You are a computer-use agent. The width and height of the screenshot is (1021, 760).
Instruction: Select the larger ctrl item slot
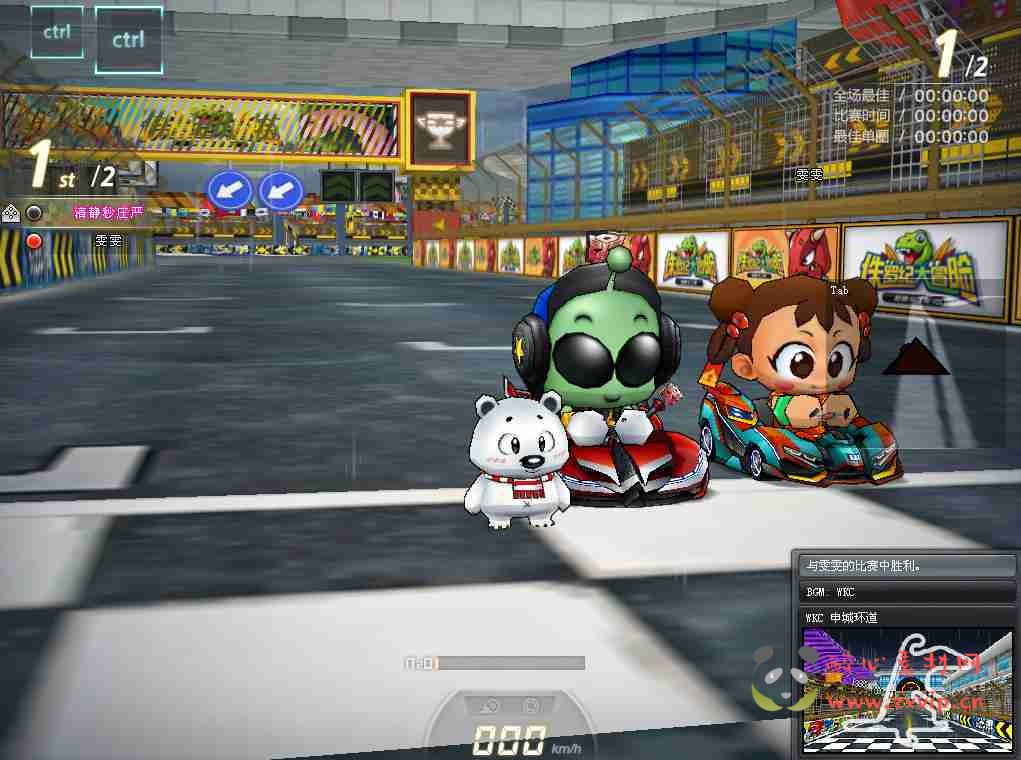coord(128,41)
